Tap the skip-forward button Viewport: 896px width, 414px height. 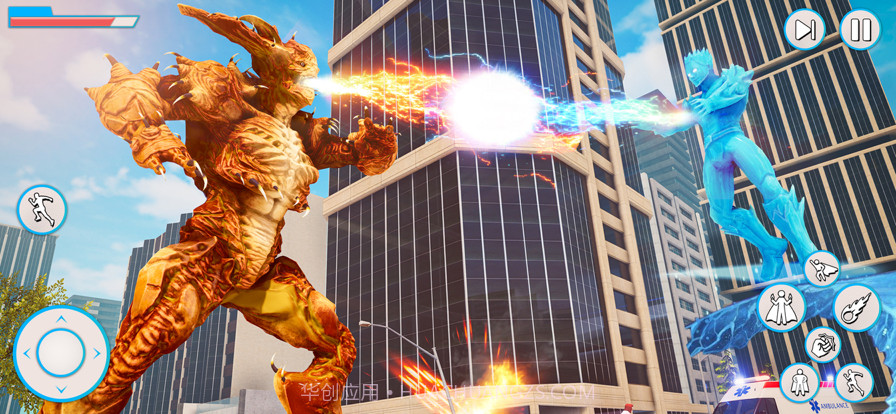click(x=805, y=30)
